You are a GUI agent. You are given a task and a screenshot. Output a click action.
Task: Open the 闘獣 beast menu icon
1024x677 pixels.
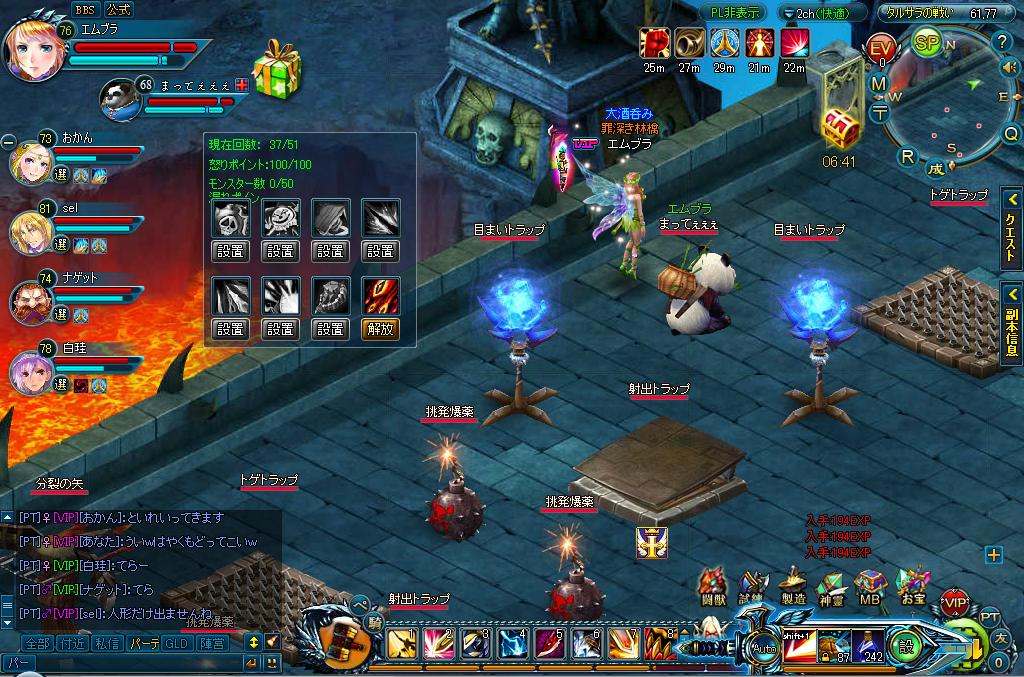tap(712, 587)
